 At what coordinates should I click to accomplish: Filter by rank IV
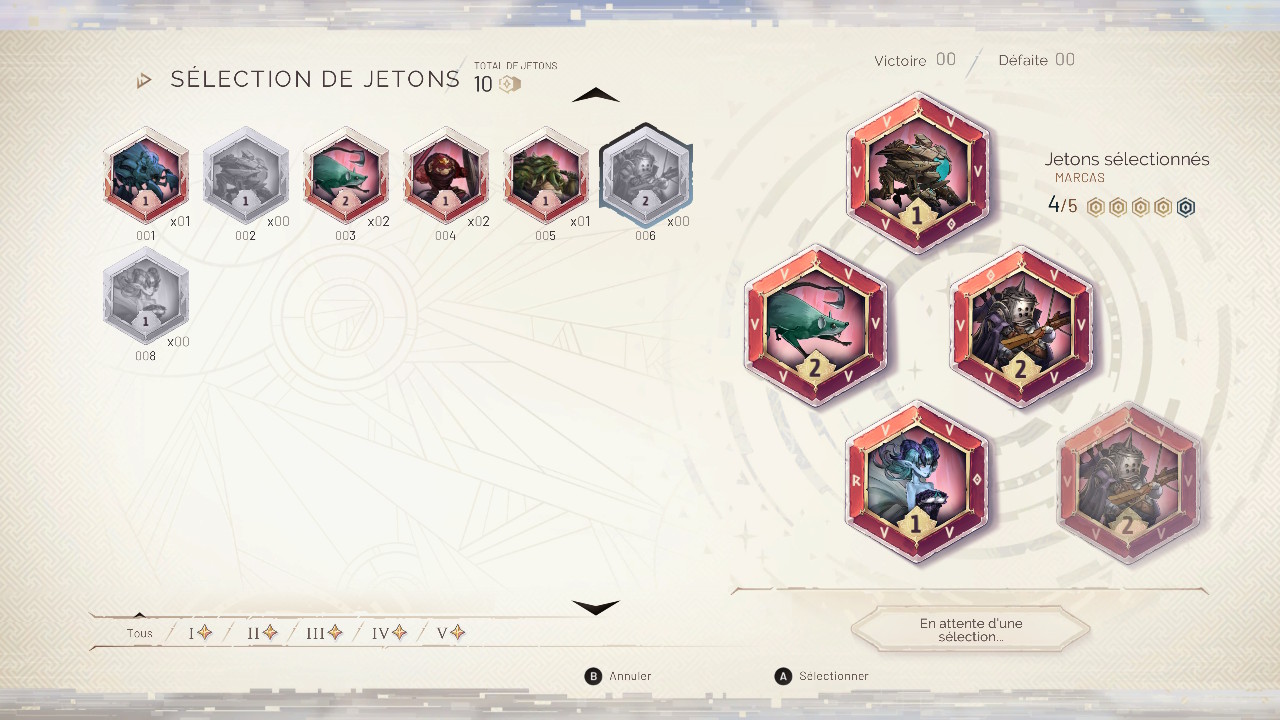point(389,633)
